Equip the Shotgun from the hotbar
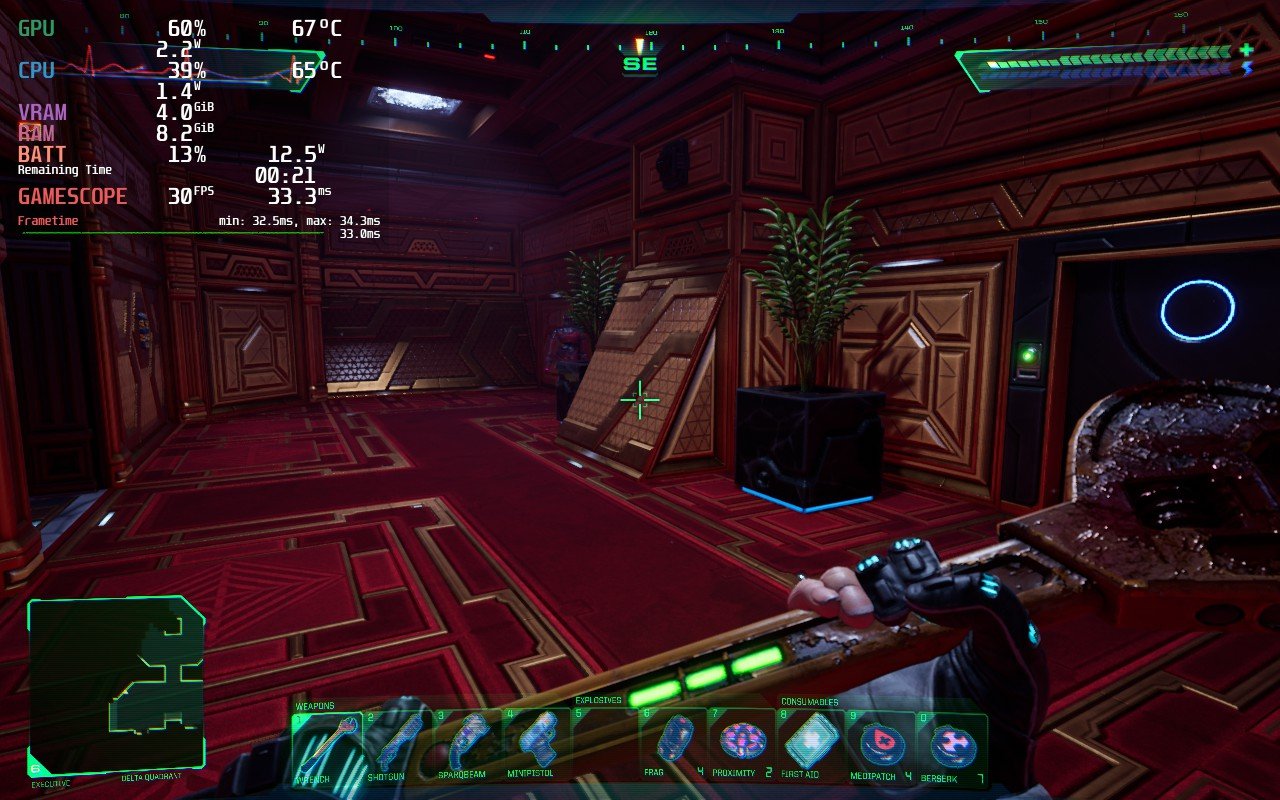This screenshot has height=800, width=1280. coord(399,740)
